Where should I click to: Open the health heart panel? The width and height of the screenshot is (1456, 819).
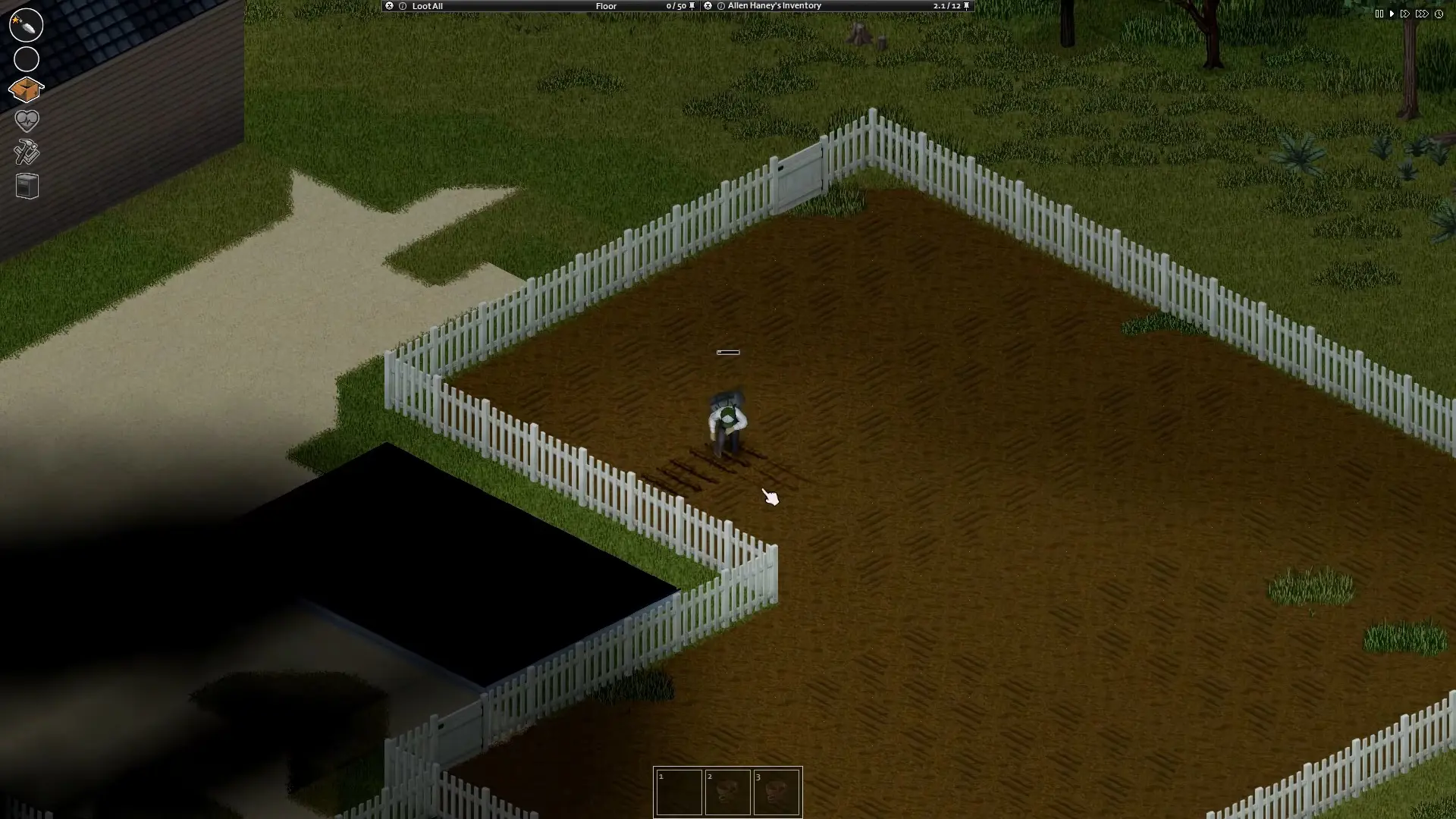27,121
